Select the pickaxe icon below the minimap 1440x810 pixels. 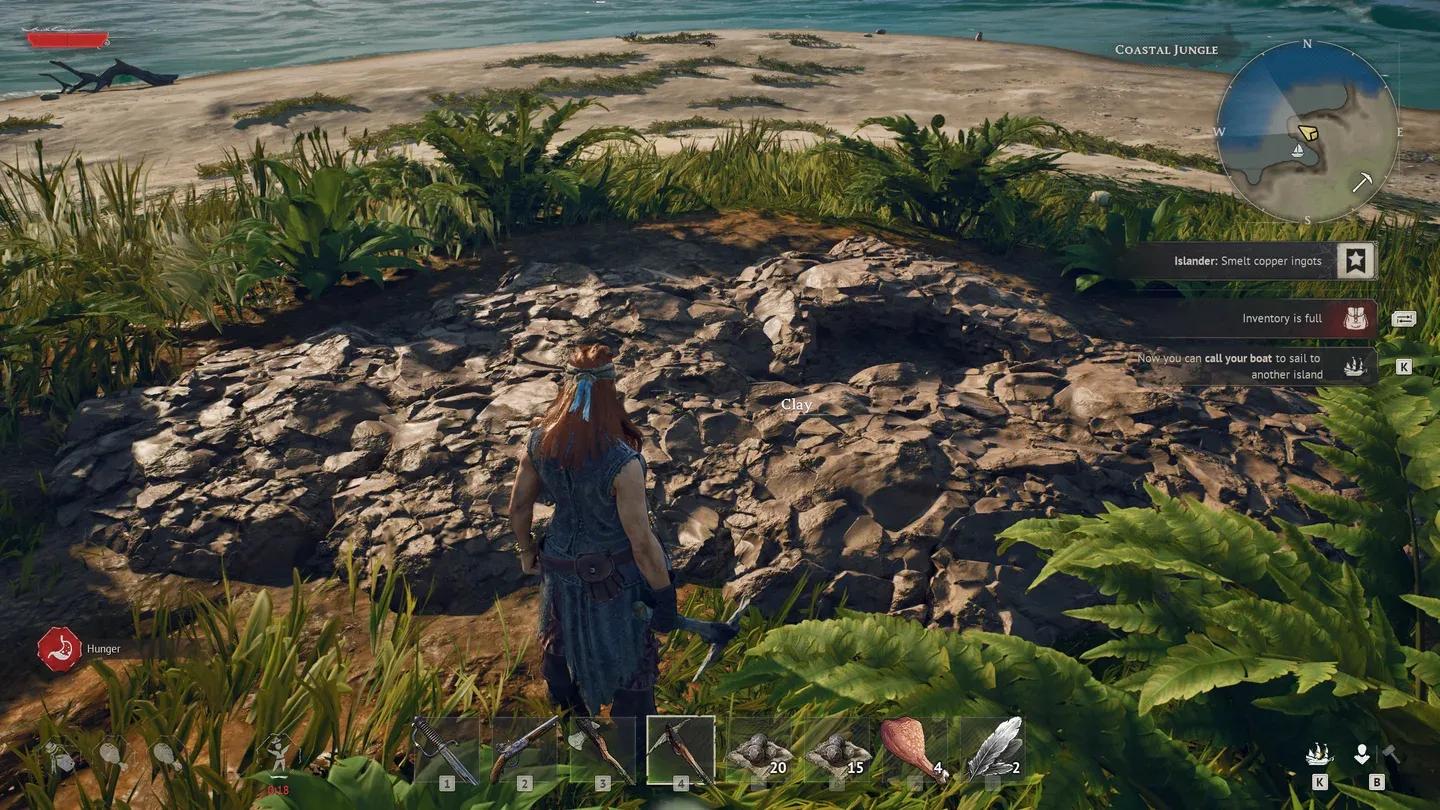click(1364, 183)
